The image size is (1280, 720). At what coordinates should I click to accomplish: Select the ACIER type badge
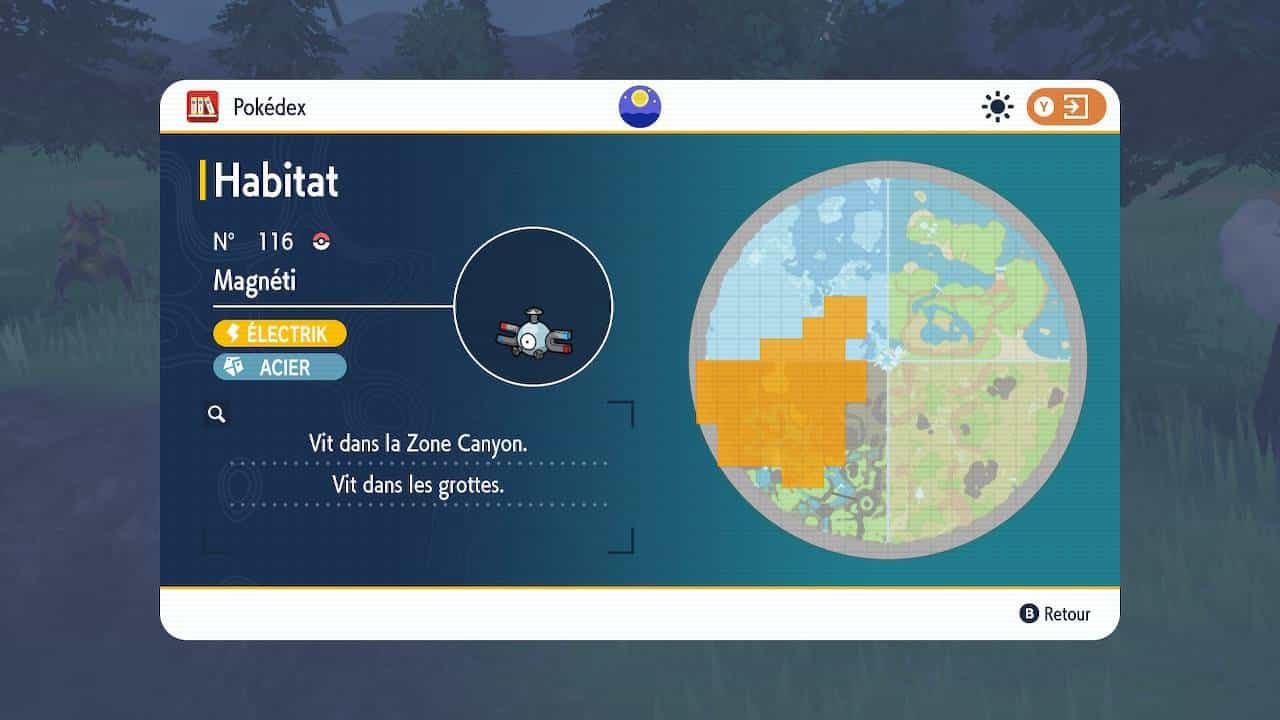tap(280, 367)
